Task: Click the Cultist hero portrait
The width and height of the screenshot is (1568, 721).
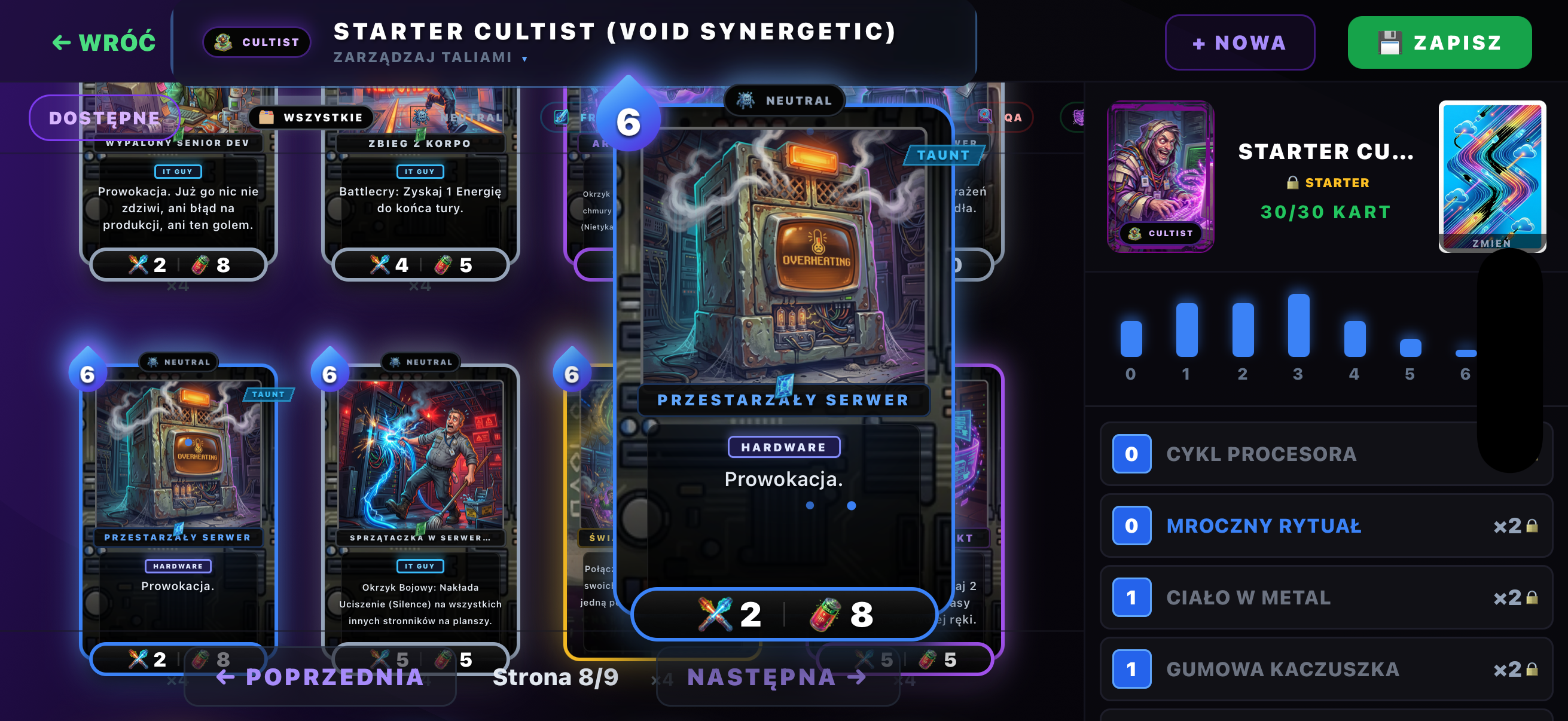Action: [x=1160, y=176]
